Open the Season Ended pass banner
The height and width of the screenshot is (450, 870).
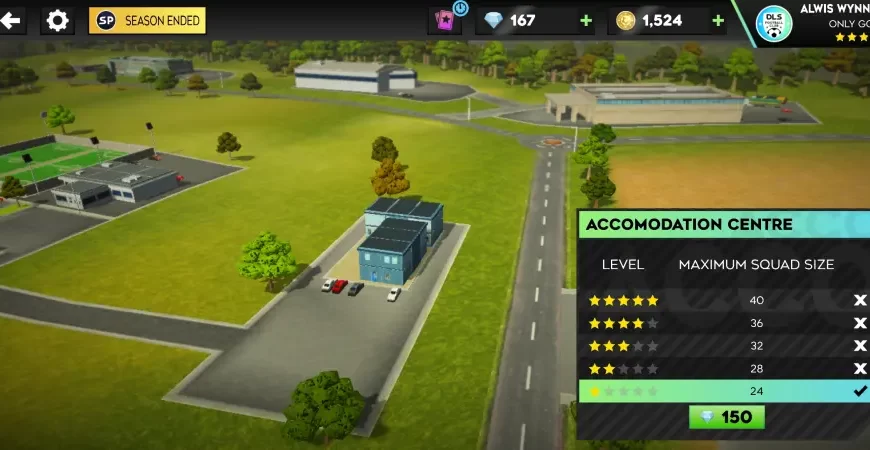(x=147, y=20)
